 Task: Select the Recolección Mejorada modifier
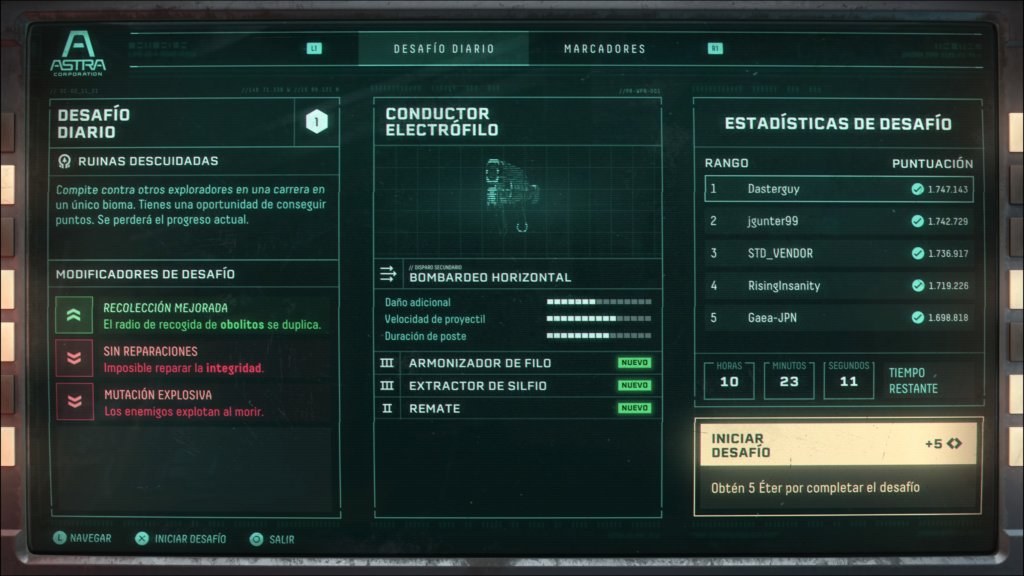tap(195, 316)
